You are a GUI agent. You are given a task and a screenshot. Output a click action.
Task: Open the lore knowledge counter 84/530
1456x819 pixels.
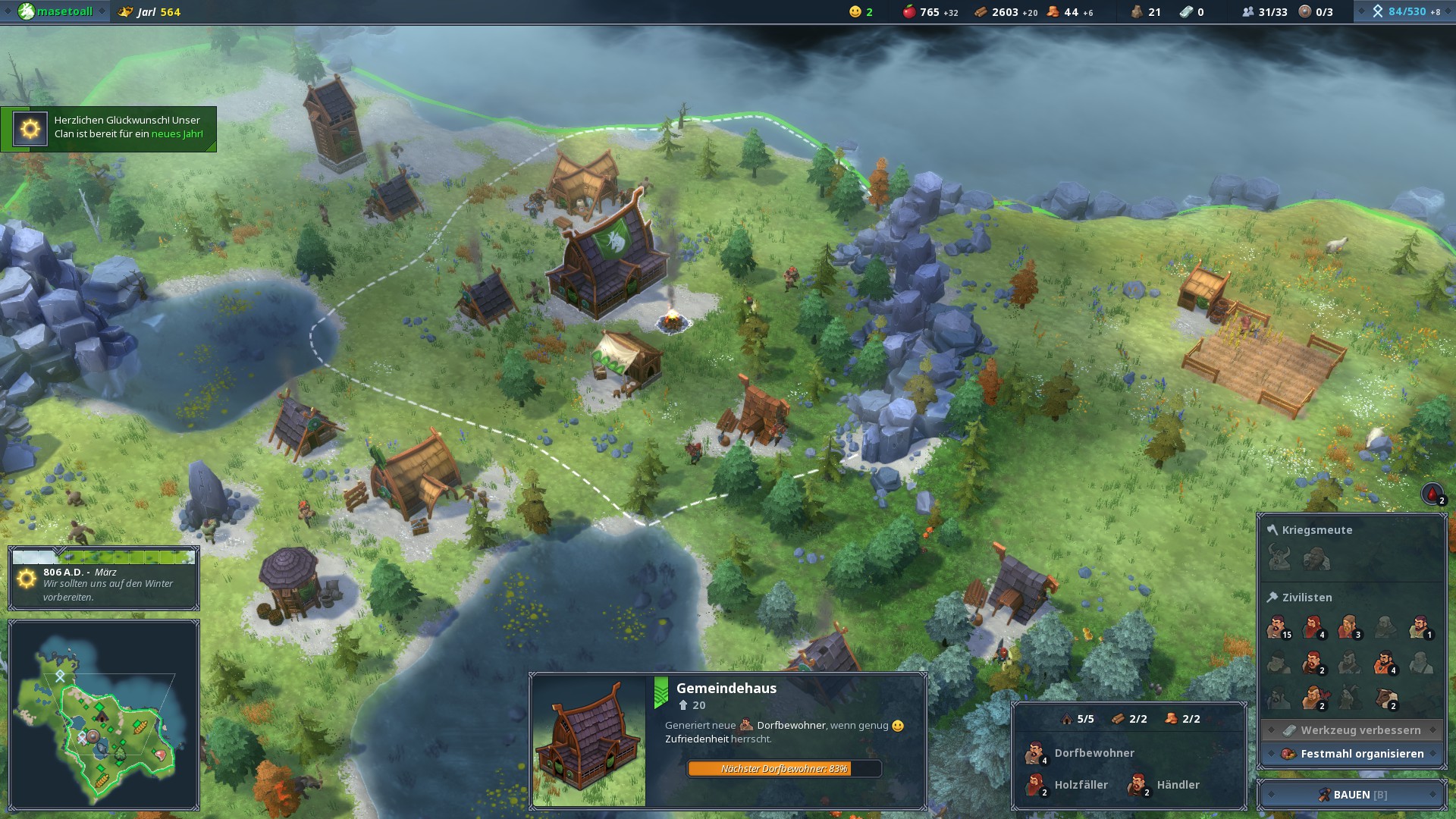coord(1405,11)
